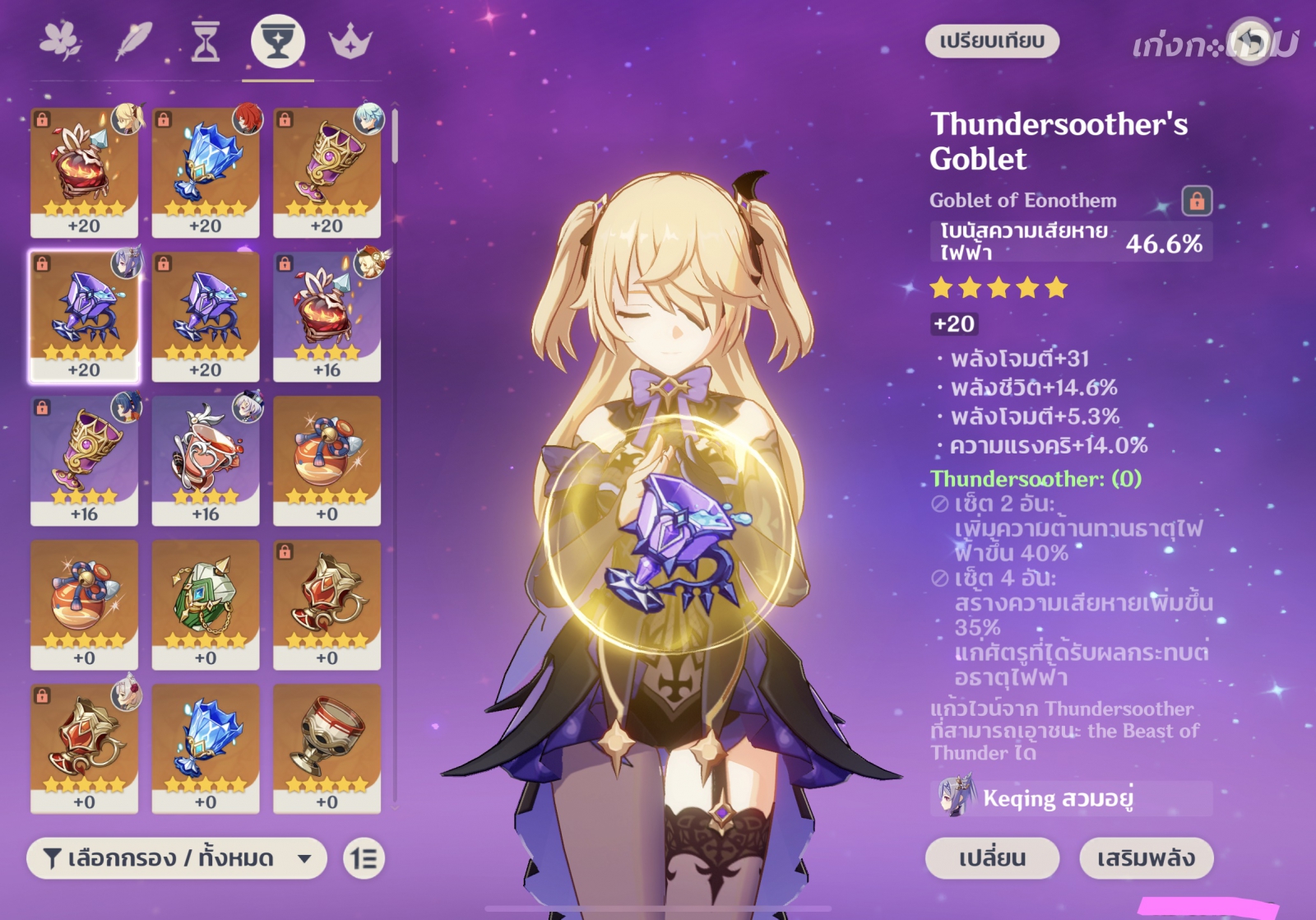Screen dimensions: 1316x920
Task: Open the feather artifact tab
Action: tap(133, 41)
